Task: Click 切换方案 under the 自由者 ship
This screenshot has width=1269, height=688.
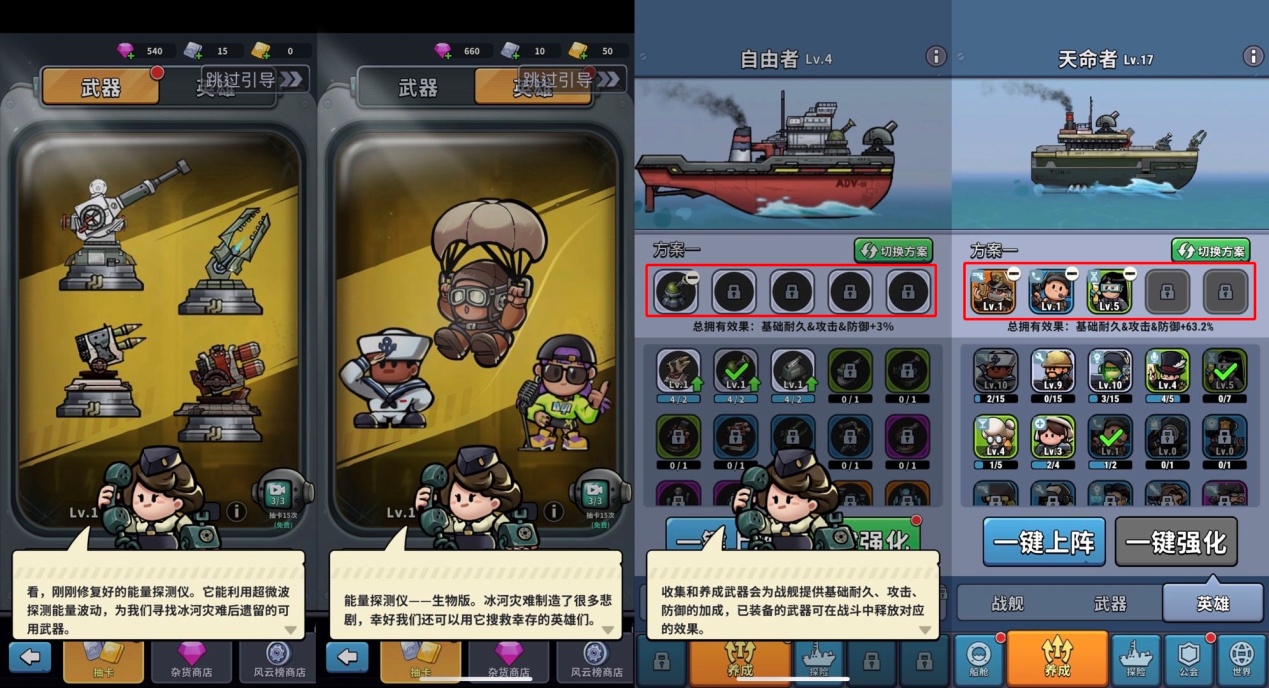Action: click(893, 251)
